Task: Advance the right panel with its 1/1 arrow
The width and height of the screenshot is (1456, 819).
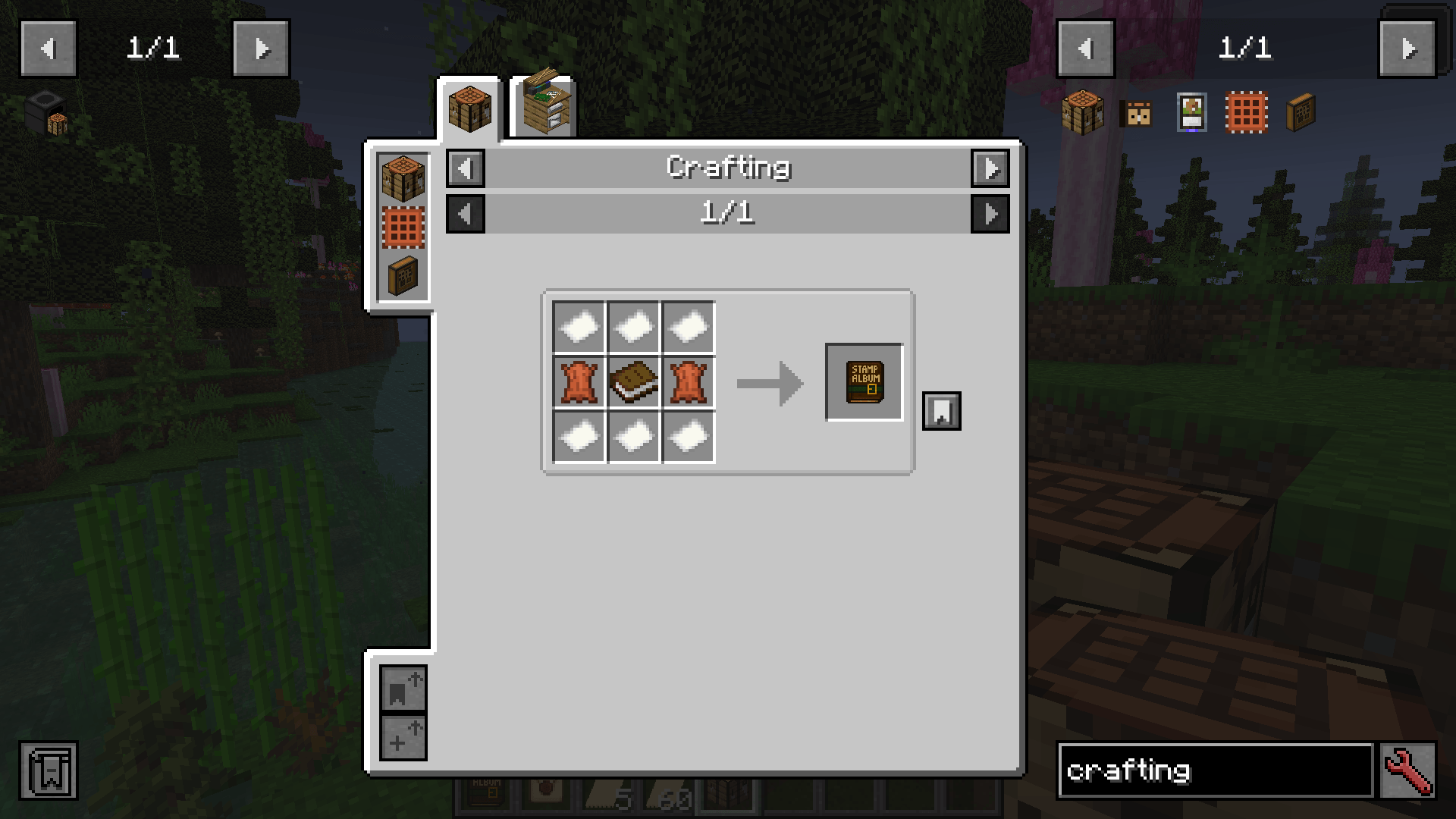Action: tap(1408, 48)
